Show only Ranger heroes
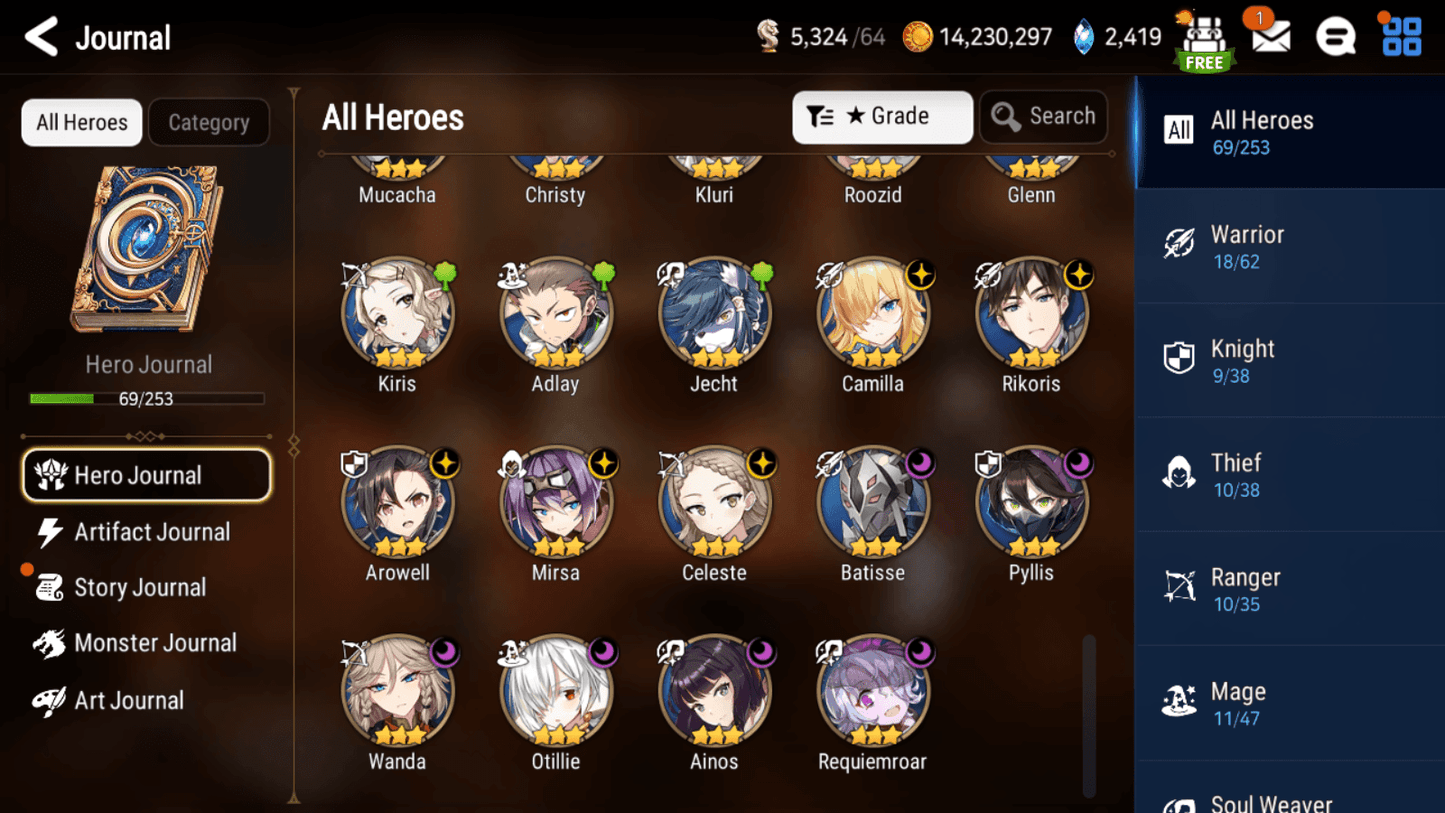The width and height of the screenshot is (1445, 813). point(1288,589)
